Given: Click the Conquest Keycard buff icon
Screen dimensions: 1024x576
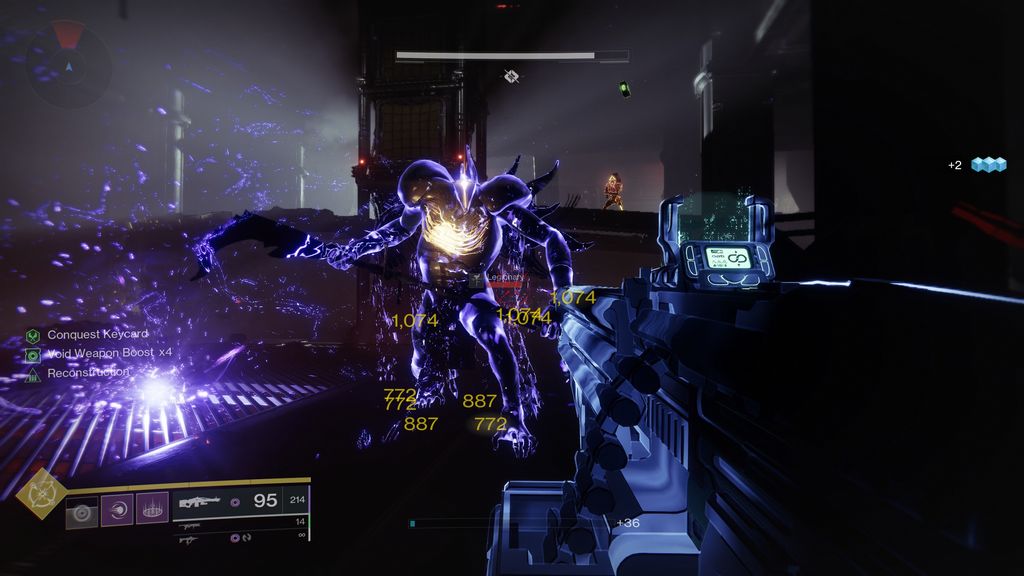Looking at the screenshot, I should (33, 335).
